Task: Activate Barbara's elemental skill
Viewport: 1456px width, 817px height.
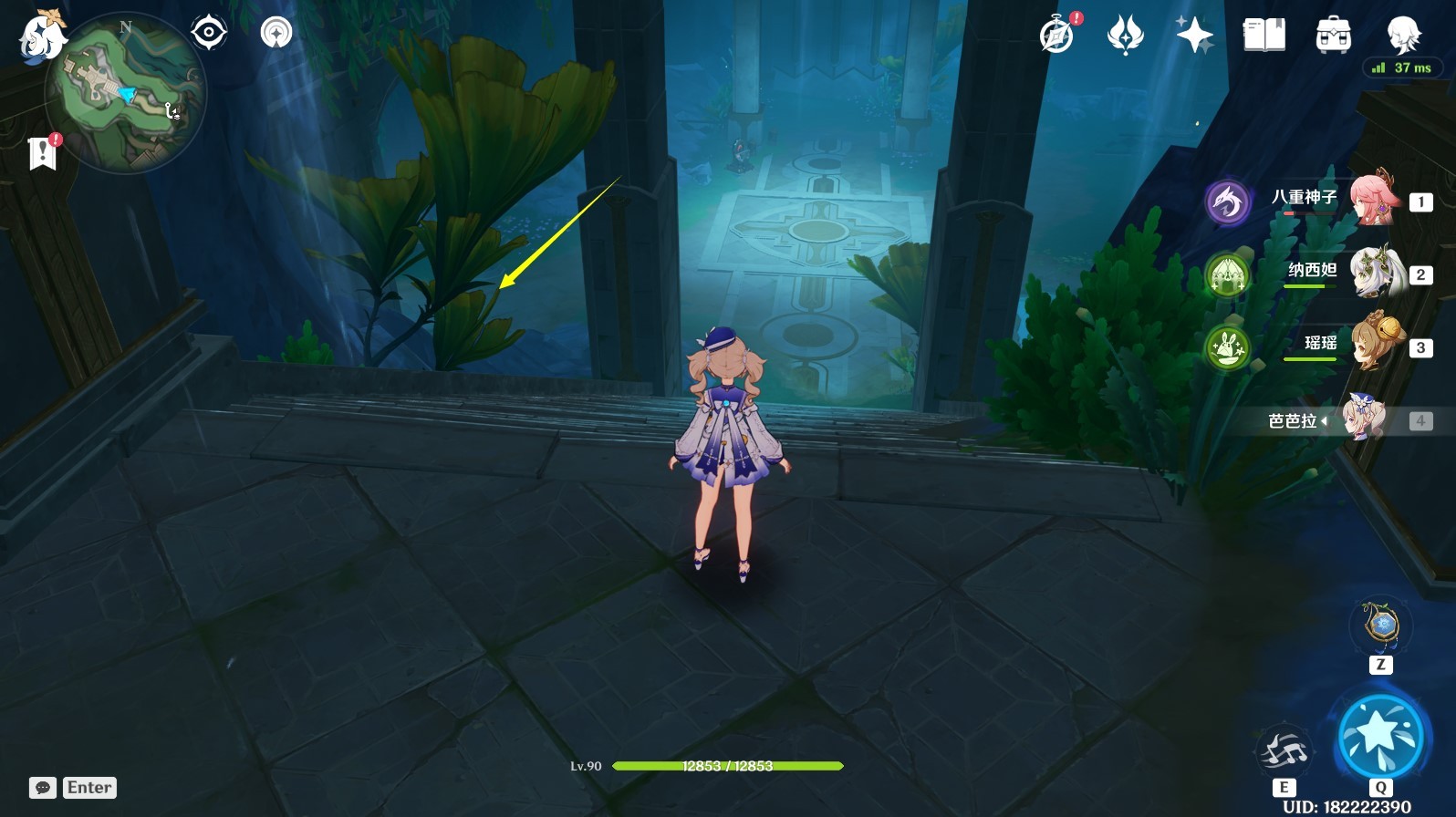Action: coord(1284,751)
